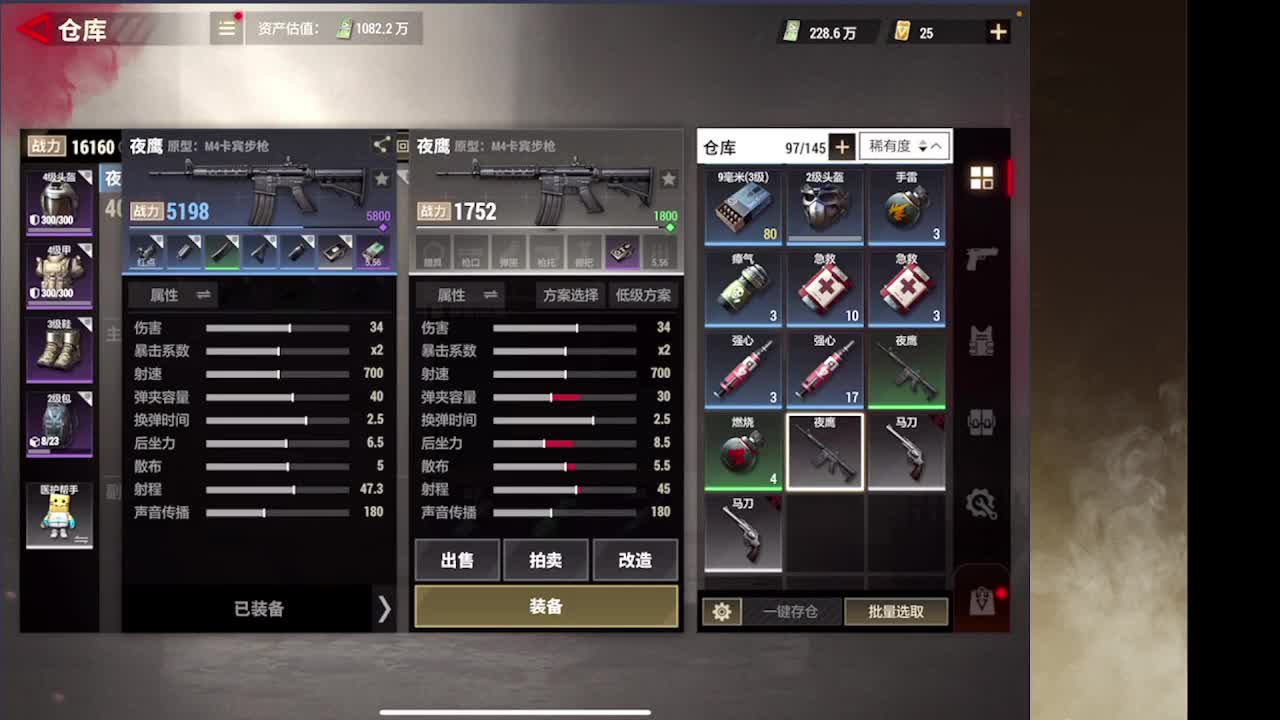Open the supply crate category icon

click(x=984, y=423)
